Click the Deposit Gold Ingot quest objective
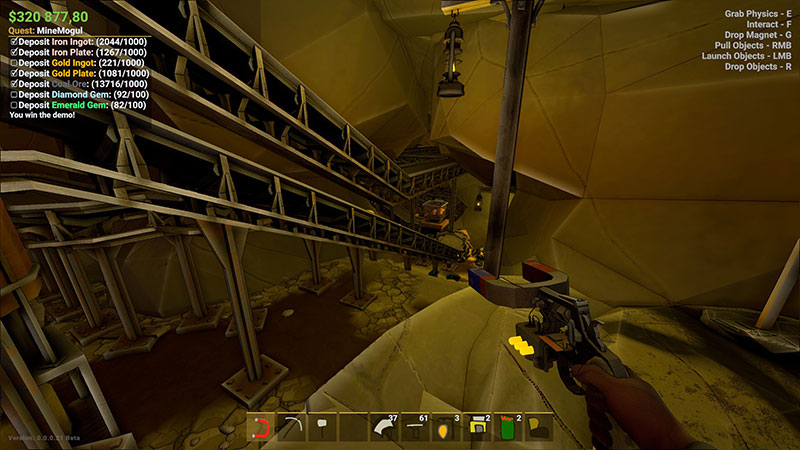This screenshot has height=450, width=800. click(x=78, y=63)
